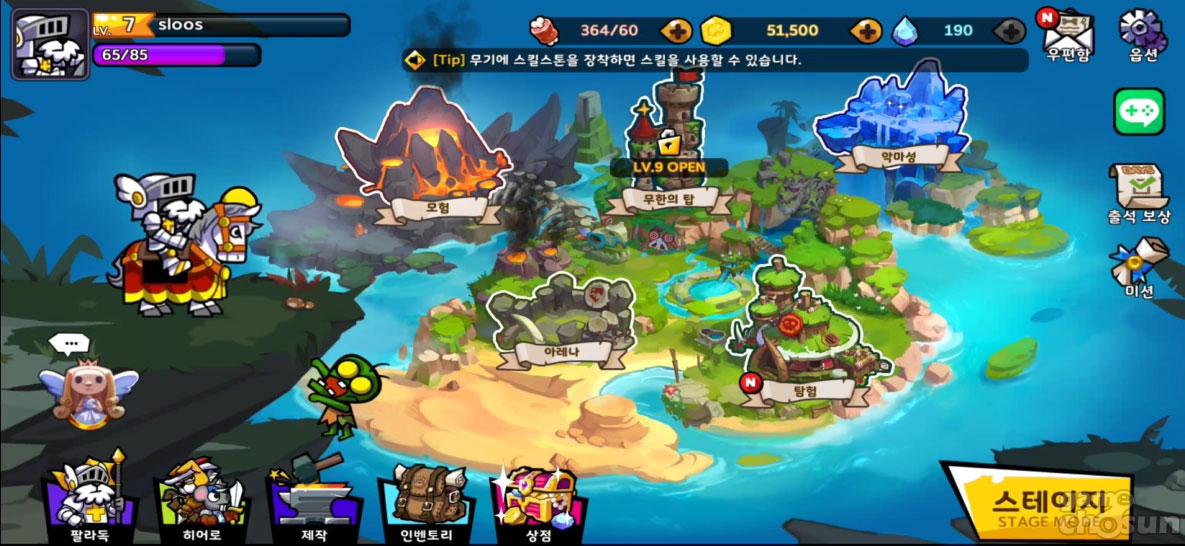Open the green gamepad icon
Image resolution: width=1185 pixels, height=546 pixels.
pos(1139,111)
